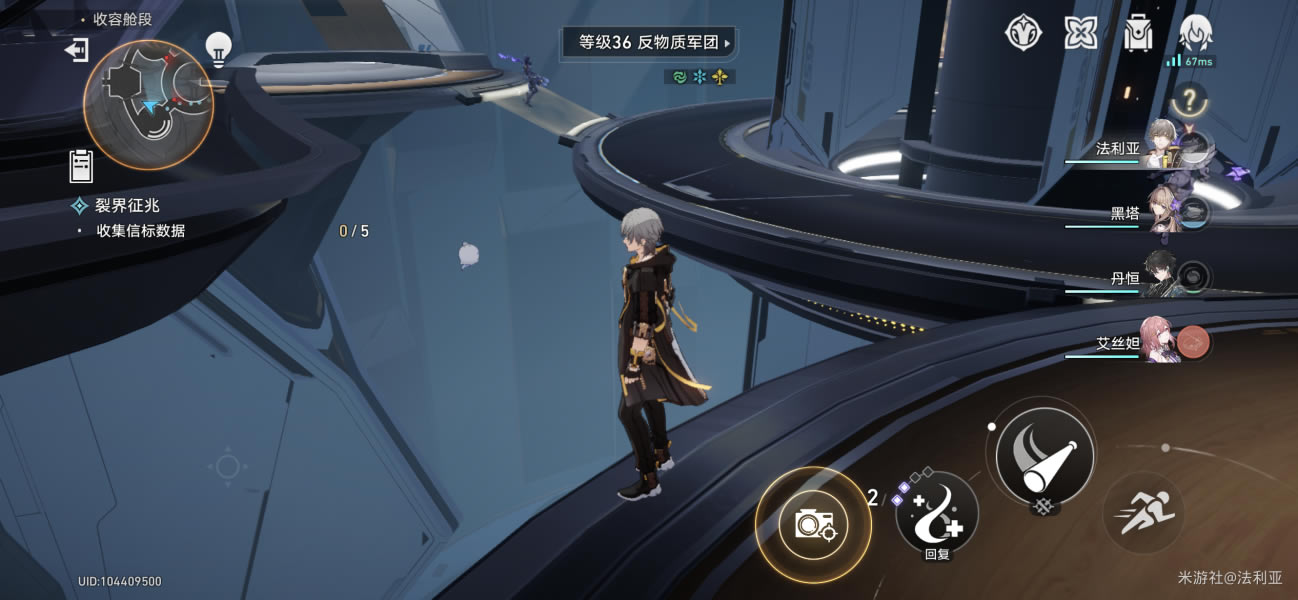This screenshot has height=600, width=1298.
Task: Open the four-petal knot icon
Action: (1080, 33)
